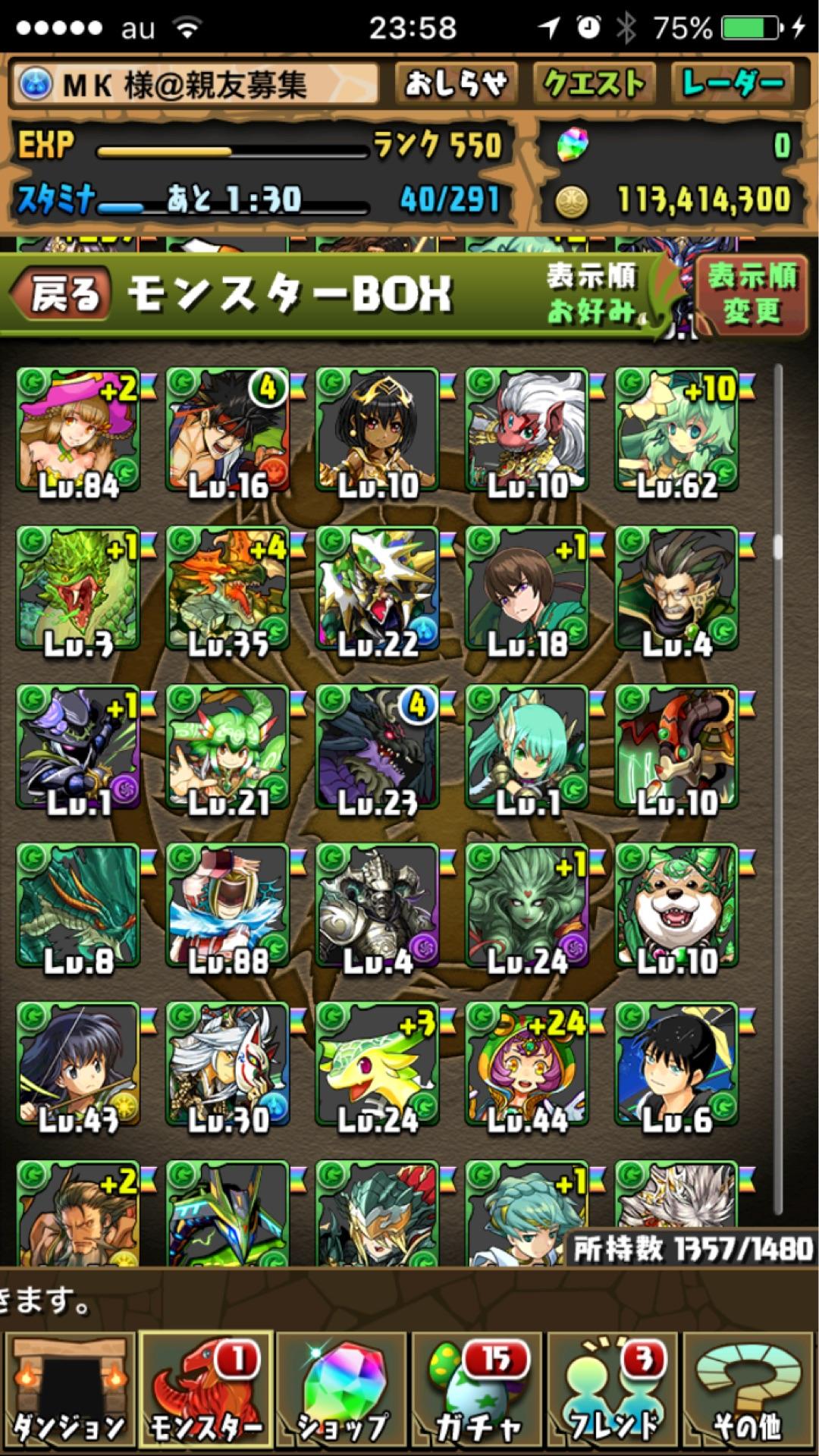Viewport: 819px width, 1456px height.
Task: Choose the Shiba dog Lv.10 monster
Action: [x=676, y=906]
